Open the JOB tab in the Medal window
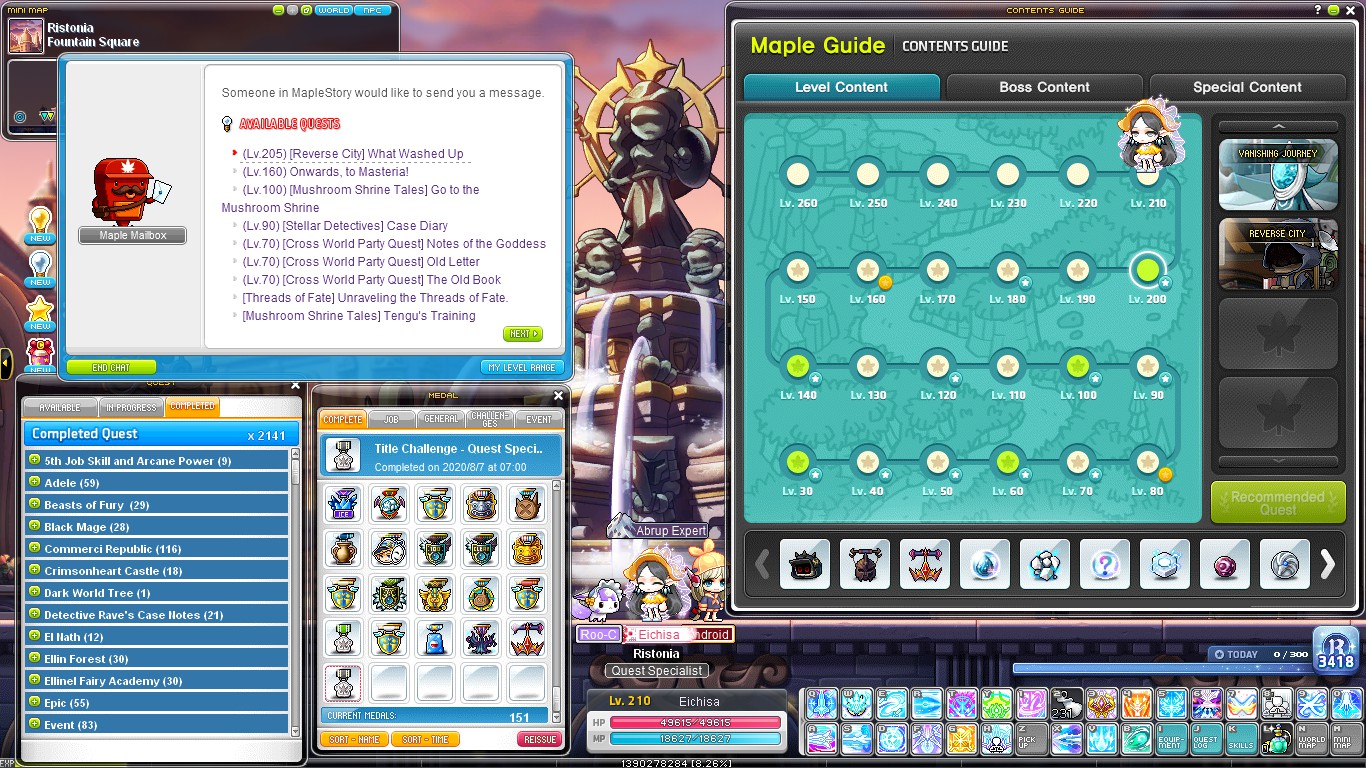This screenshot has height=768, width=1366. click(391, 419)
